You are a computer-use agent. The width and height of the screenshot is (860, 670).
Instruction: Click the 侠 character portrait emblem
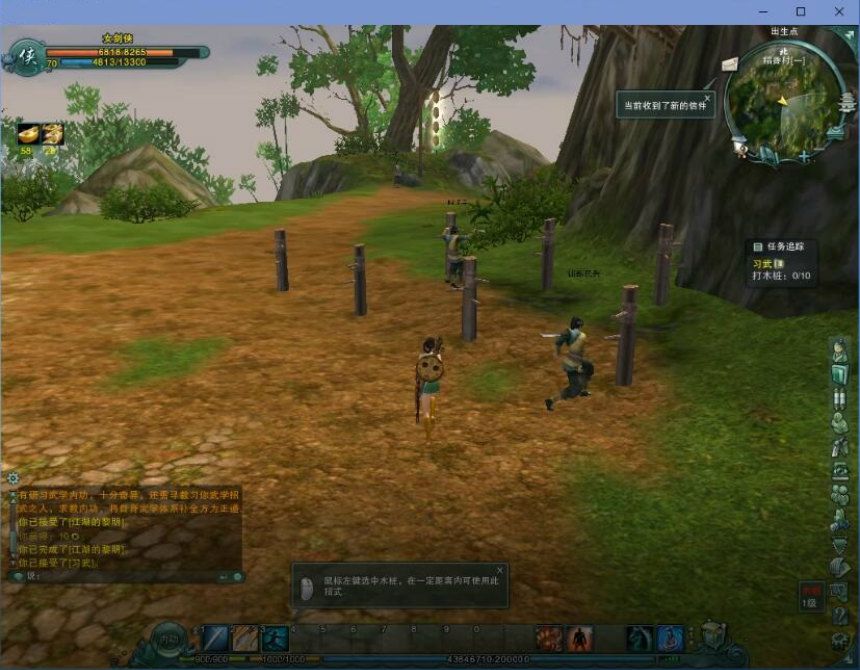pyautogui.click(x=22, y=56)
